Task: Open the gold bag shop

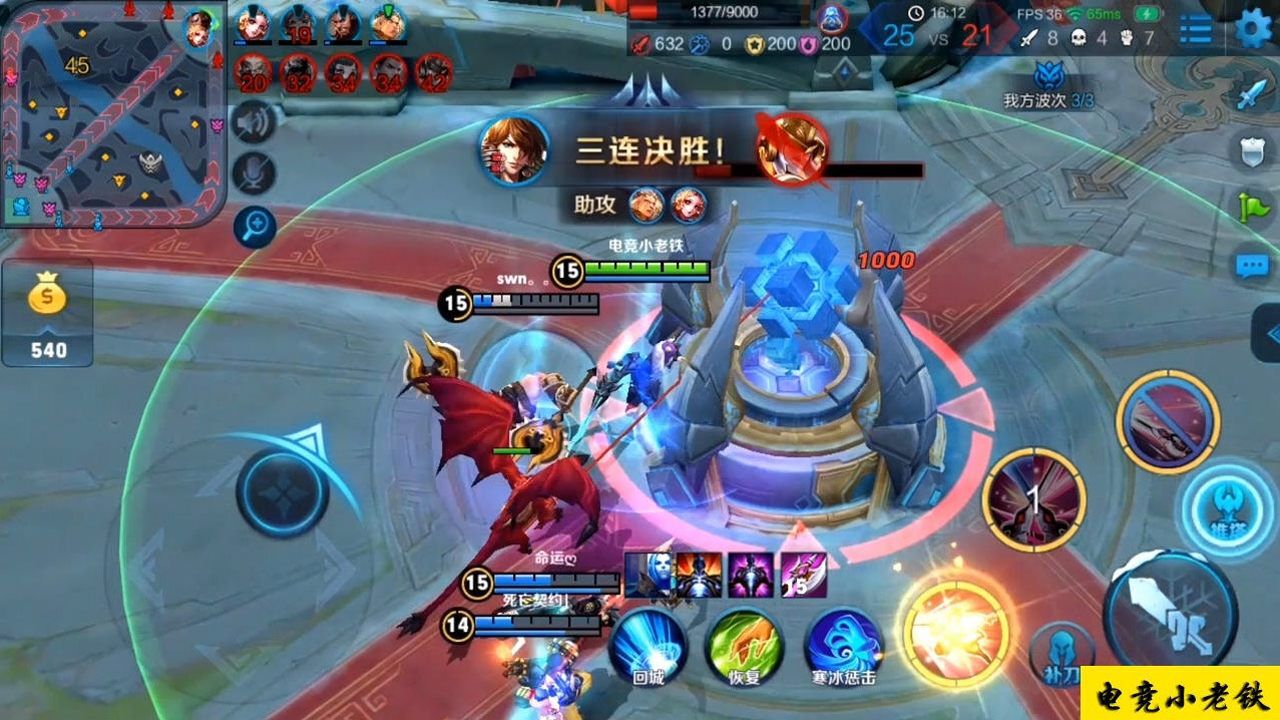Action: (47, 312)
